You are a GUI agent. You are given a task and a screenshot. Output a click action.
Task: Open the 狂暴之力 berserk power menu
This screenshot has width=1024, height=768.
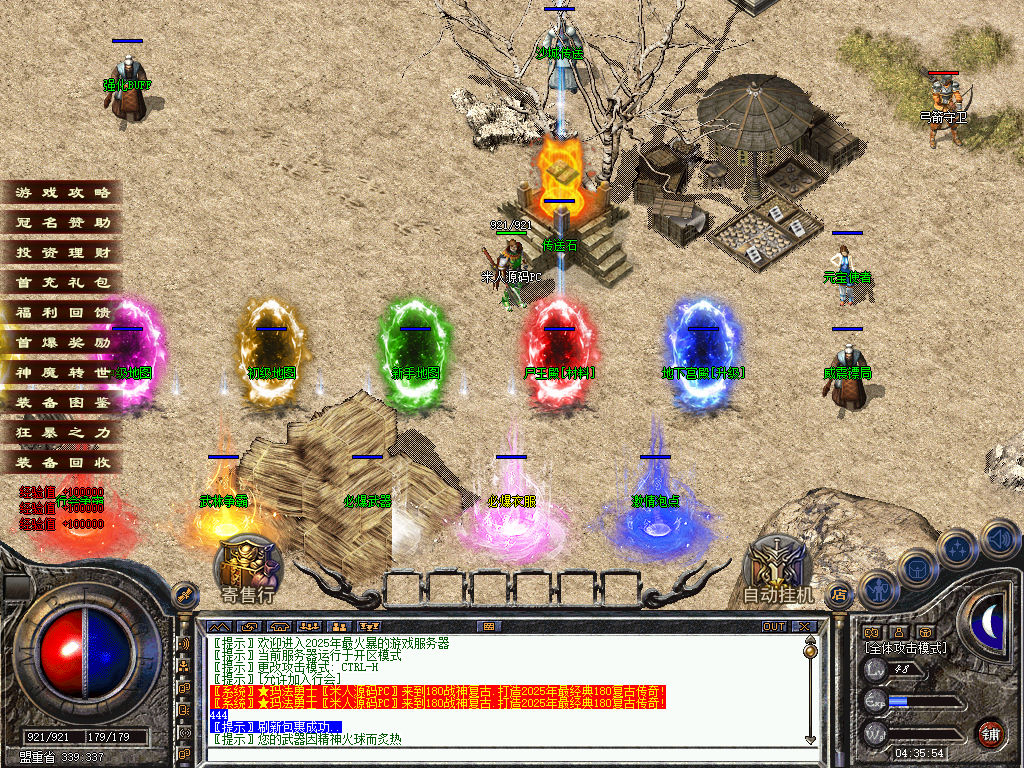click(62, 433)
